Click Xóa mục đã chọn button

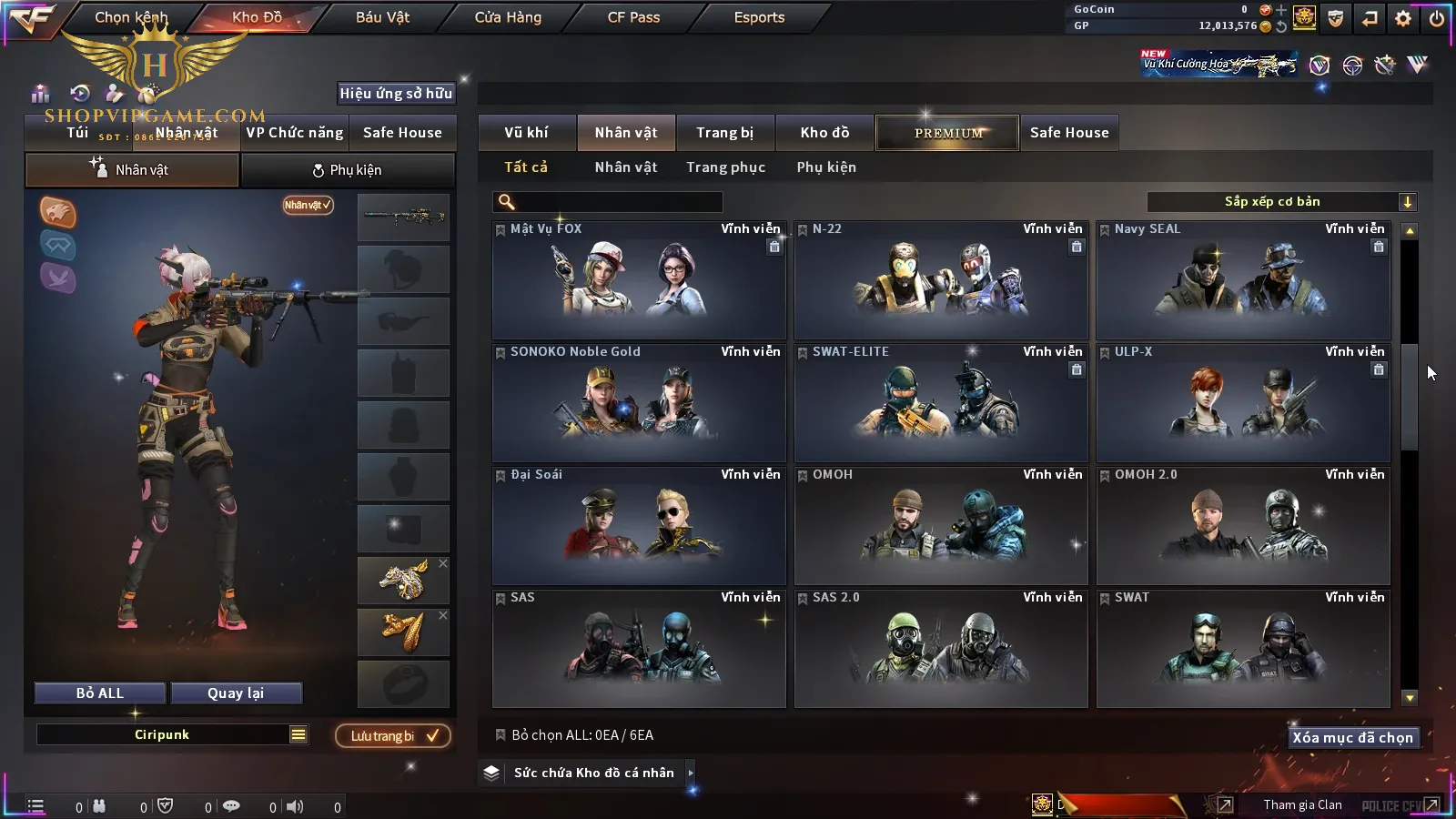(x=1352, y=738)
